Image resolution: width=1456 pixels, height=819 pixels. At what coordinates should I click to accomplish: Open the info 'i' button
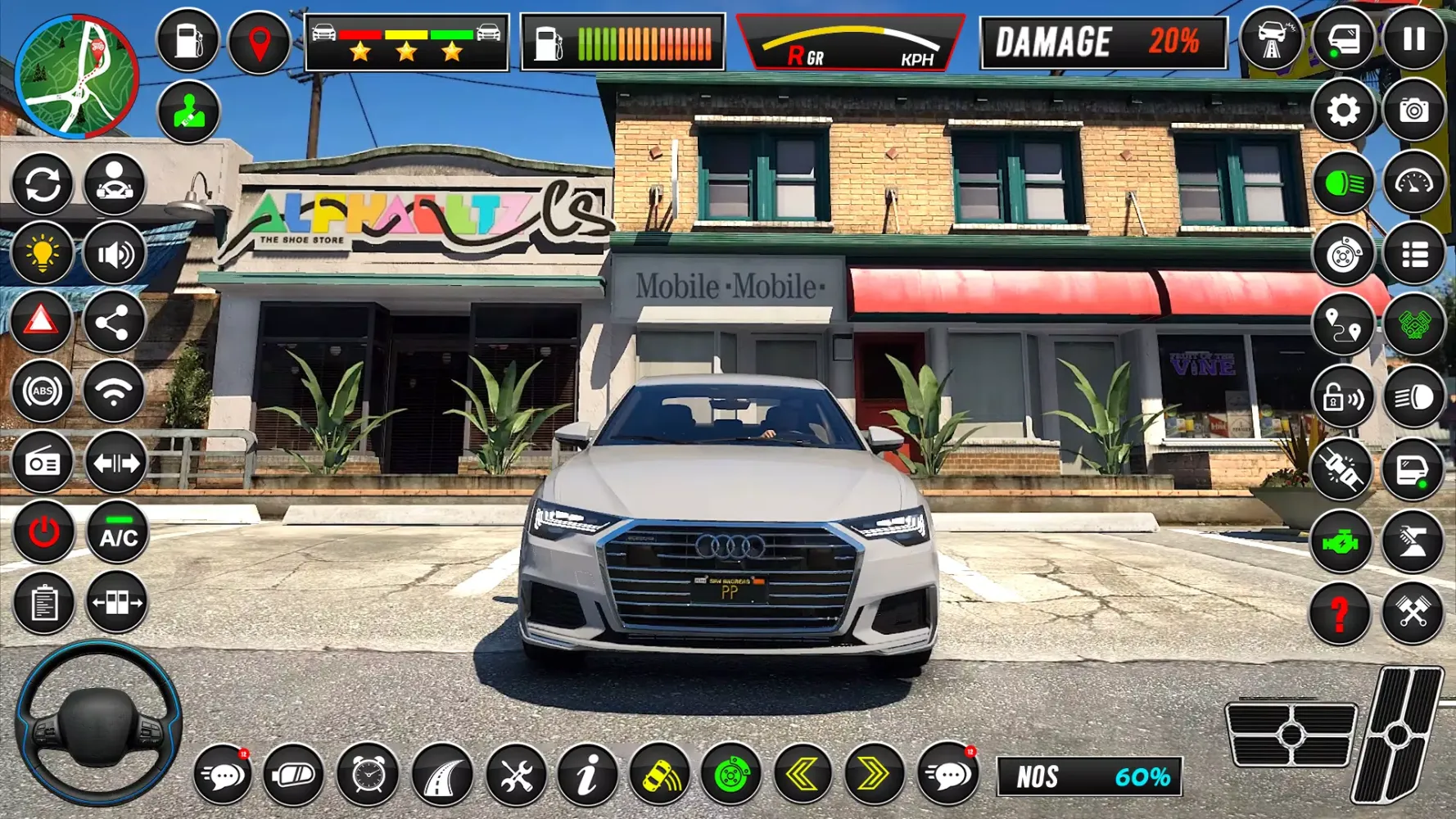coord(586,774)
